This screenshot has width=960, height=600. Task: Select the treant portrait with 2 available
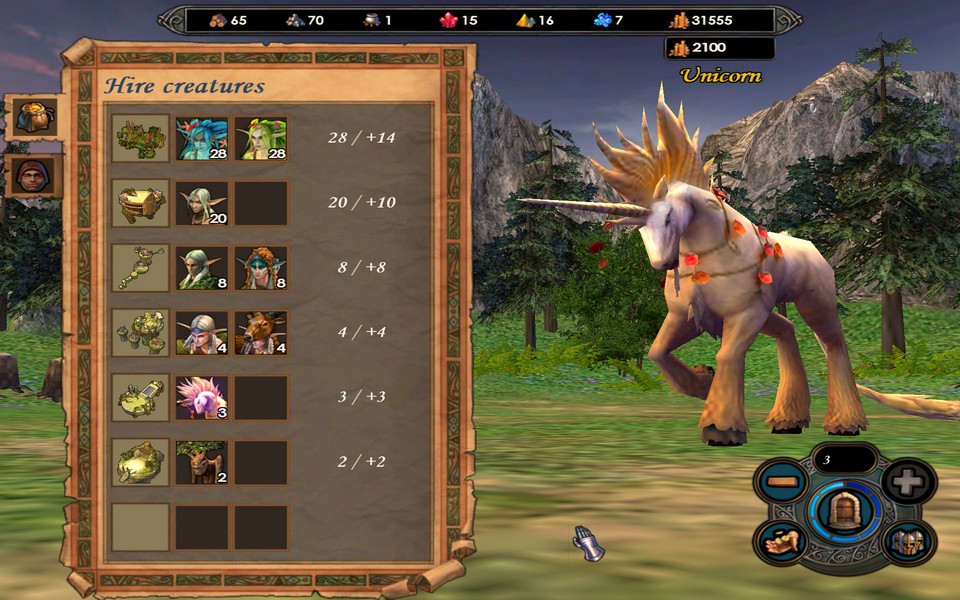coord(202,462)
